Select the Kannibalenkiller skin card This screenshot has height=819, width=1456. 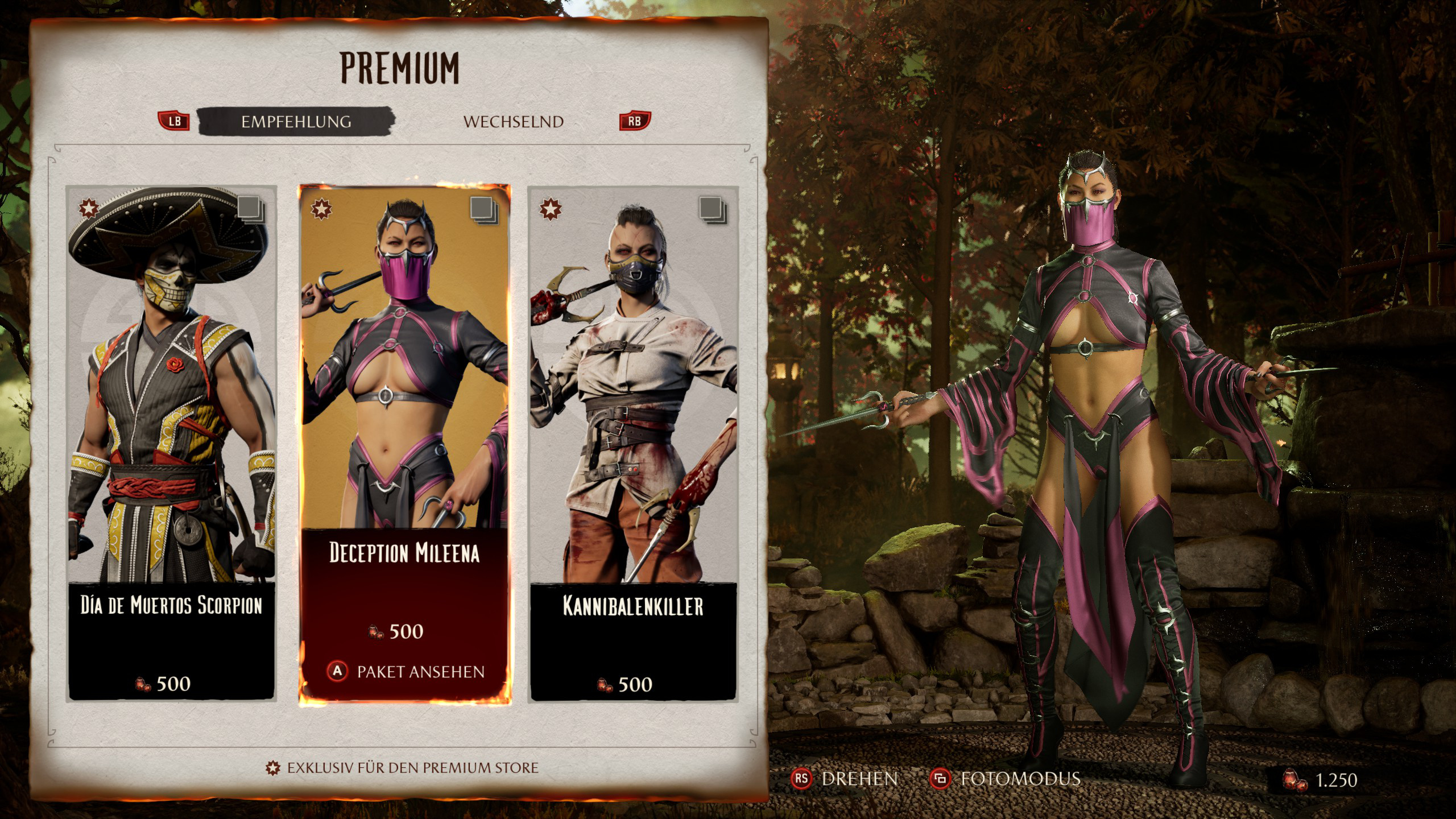[633, 444]
